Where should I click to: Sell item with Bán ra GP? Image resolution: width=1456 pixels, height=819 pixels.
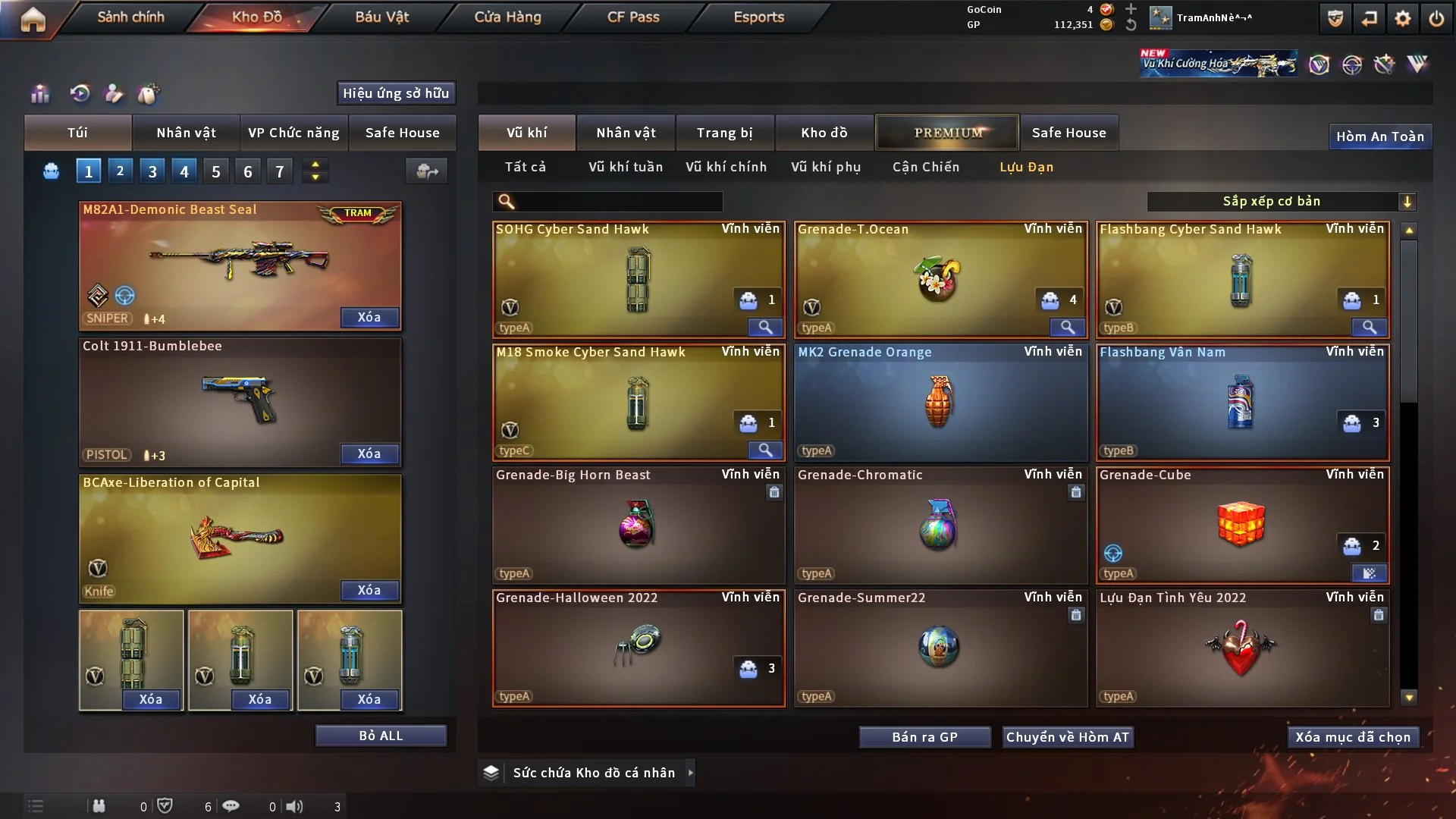click(x=924, y=737)
